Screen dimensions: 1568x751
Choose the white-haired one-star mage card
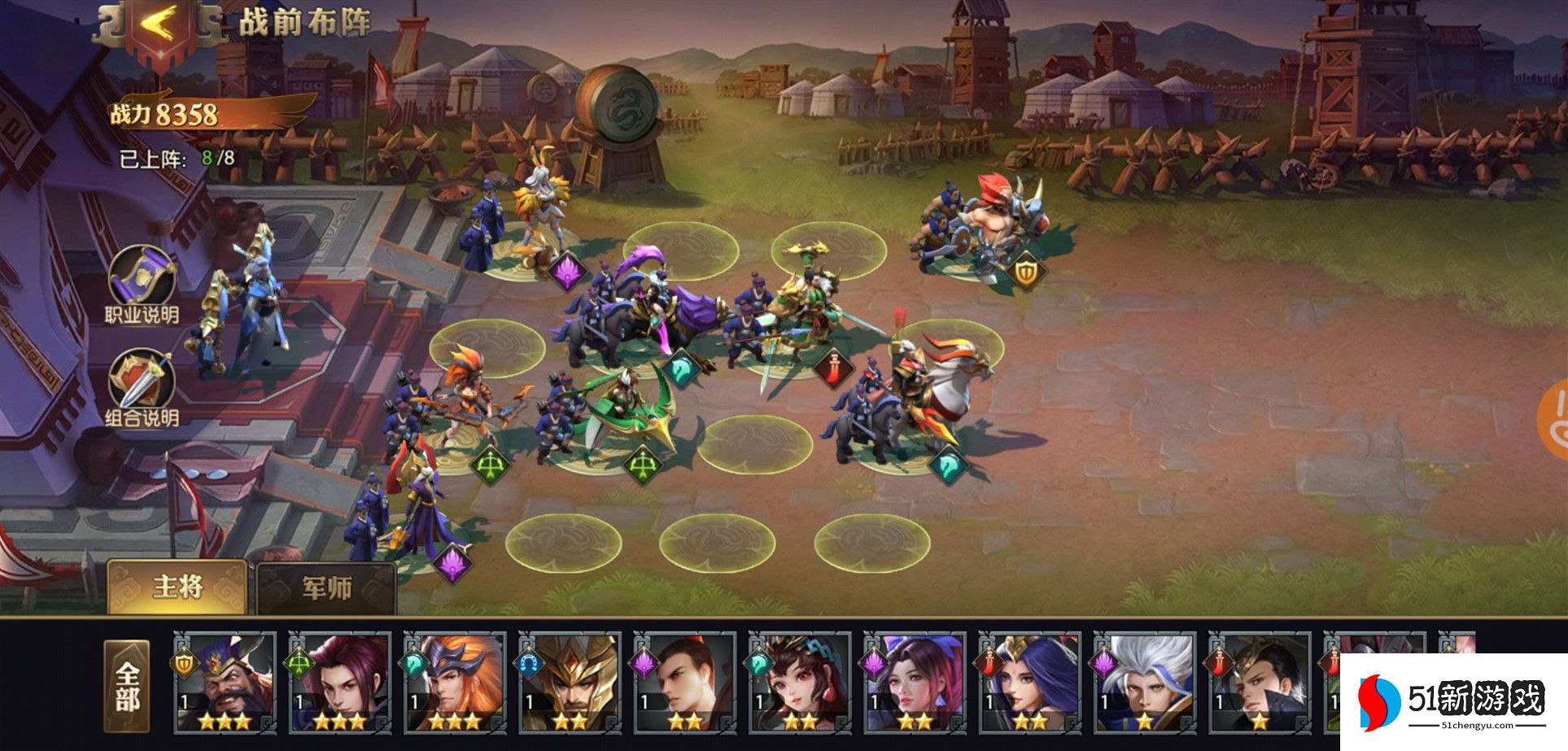pyautogui.click(x=1144, y=683)
